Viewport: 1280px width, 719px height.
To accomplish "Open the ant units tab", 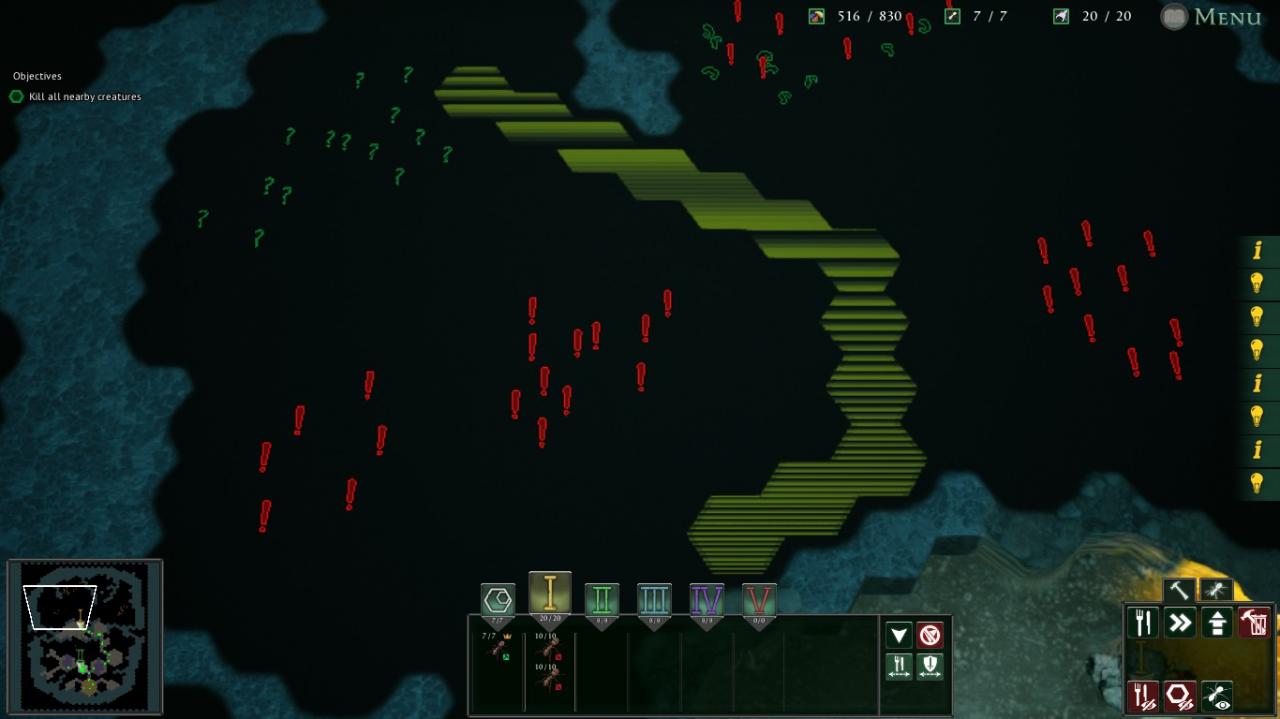I will pos(1215,590).
